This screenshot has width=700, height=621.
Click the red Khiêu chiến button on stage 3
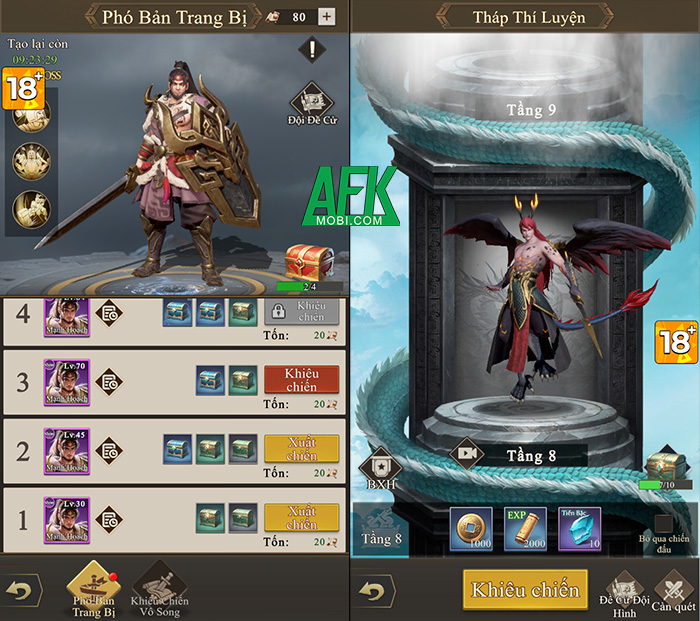point(301,380)
